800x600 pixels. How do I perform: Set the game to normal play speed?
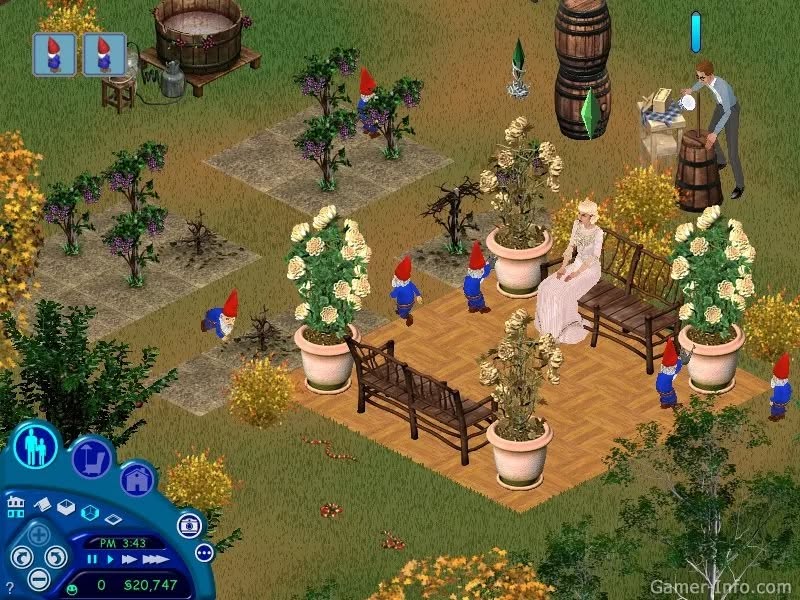[x=108, y=560]
